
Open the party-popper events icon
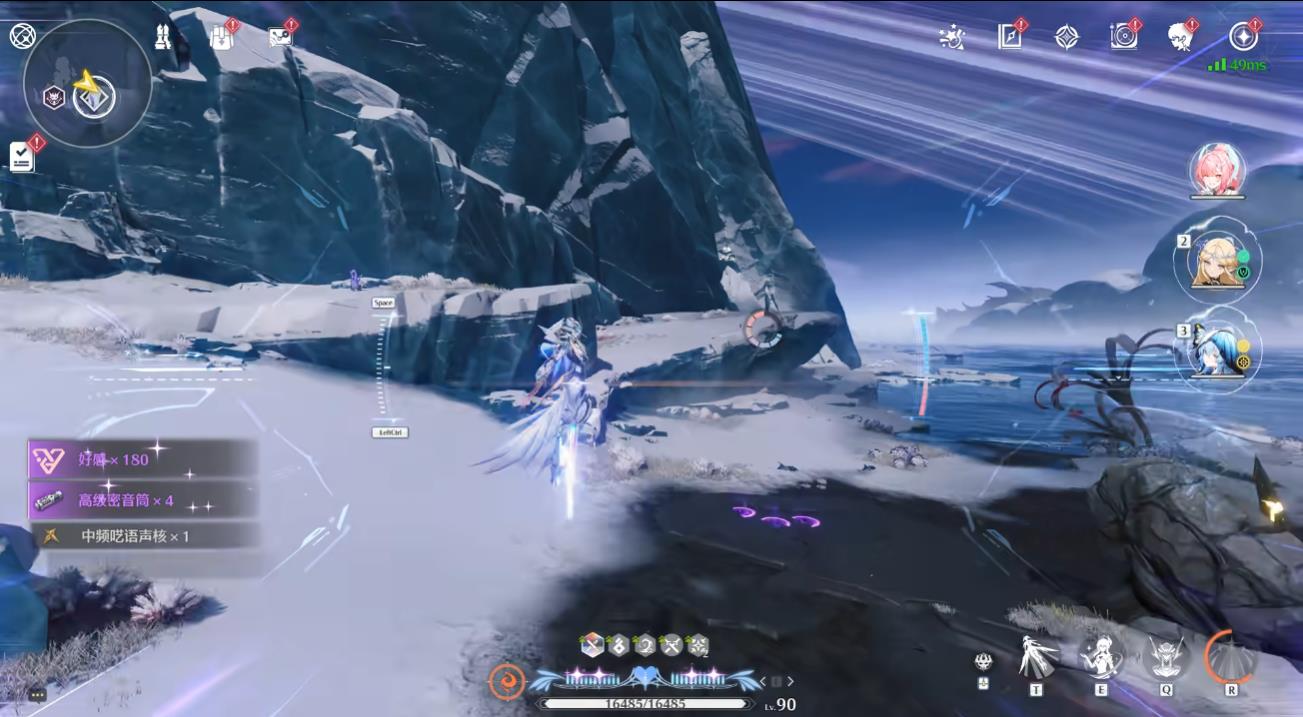tap(952, 37)
